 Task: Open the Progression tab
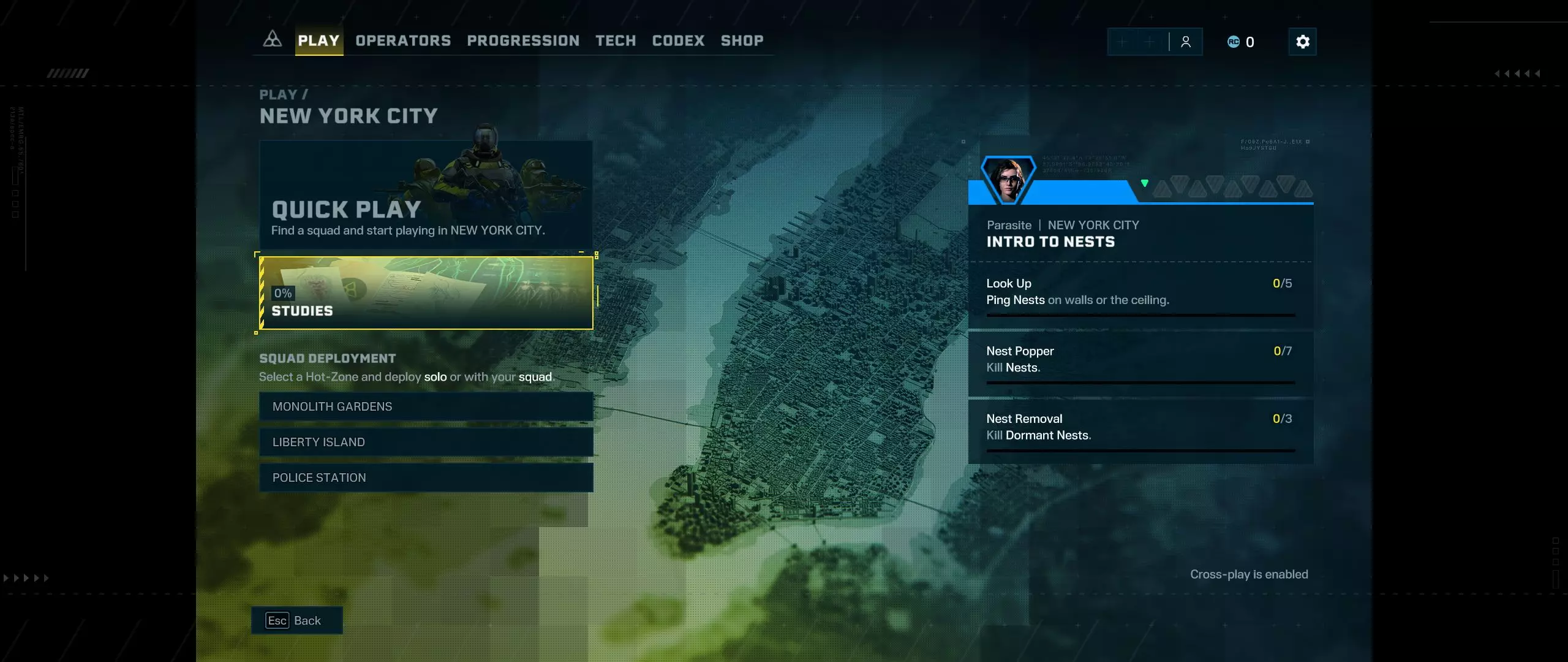click(523, 40)
